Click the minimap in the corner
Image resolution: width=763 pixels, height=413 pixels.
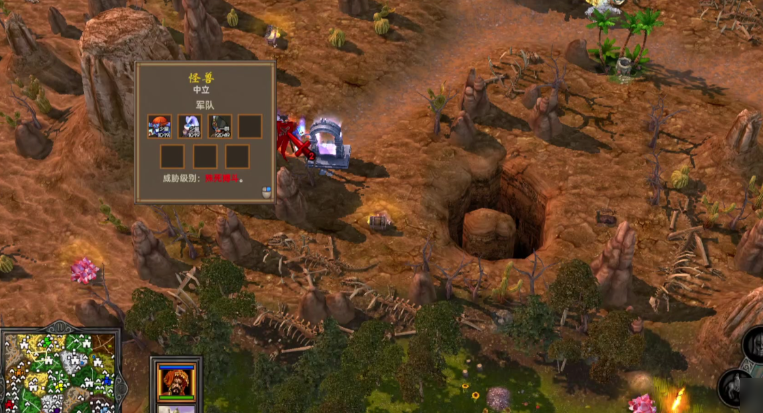pos(60,372)
